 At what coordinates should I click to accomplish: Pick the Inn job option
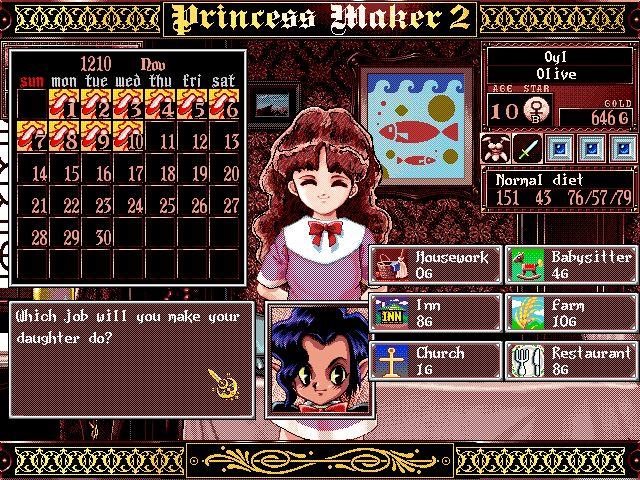[434, 313]
